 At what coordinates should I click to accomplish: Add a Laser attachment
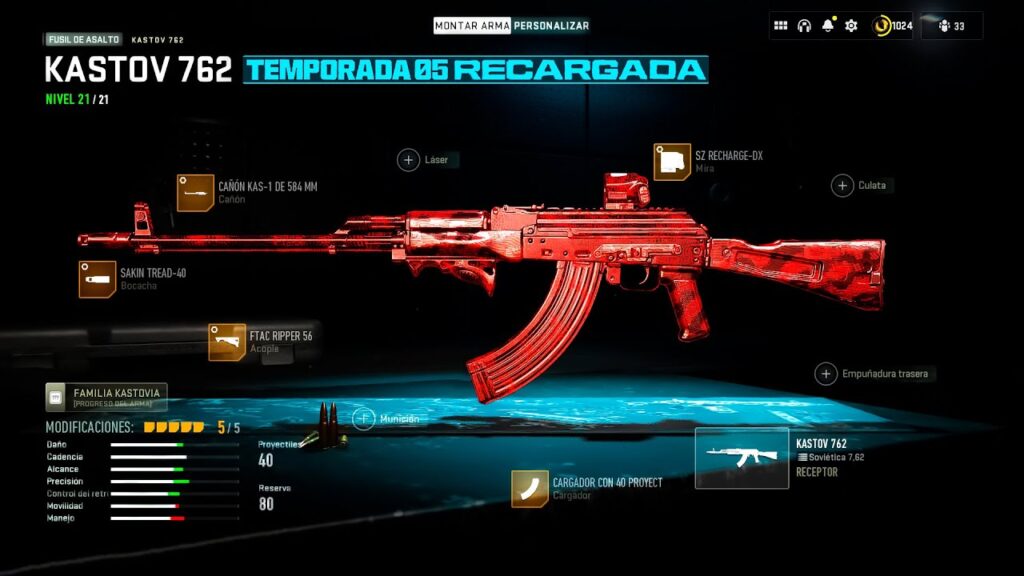pyautogui.click(x=408, y=160)
